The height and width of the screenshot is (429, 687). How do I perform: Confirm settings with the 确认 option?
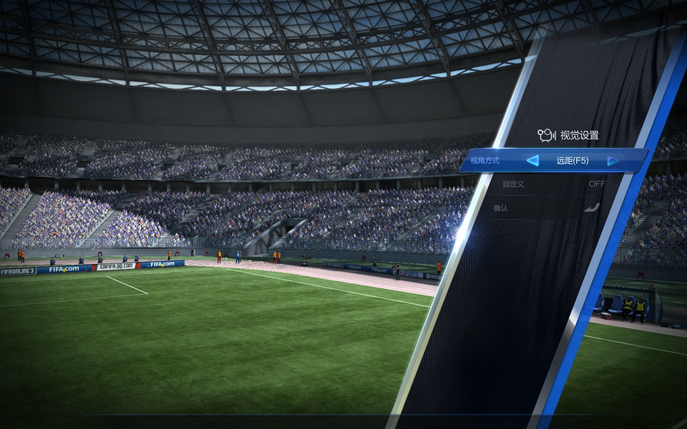501,208
